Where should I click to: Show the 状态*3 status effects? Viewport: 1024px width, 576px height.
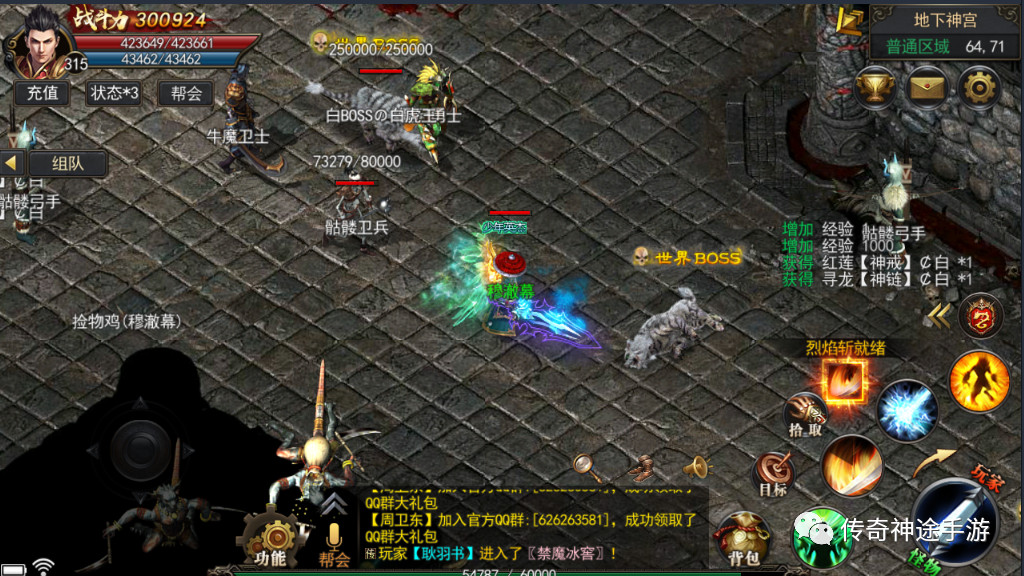(114, 93)
